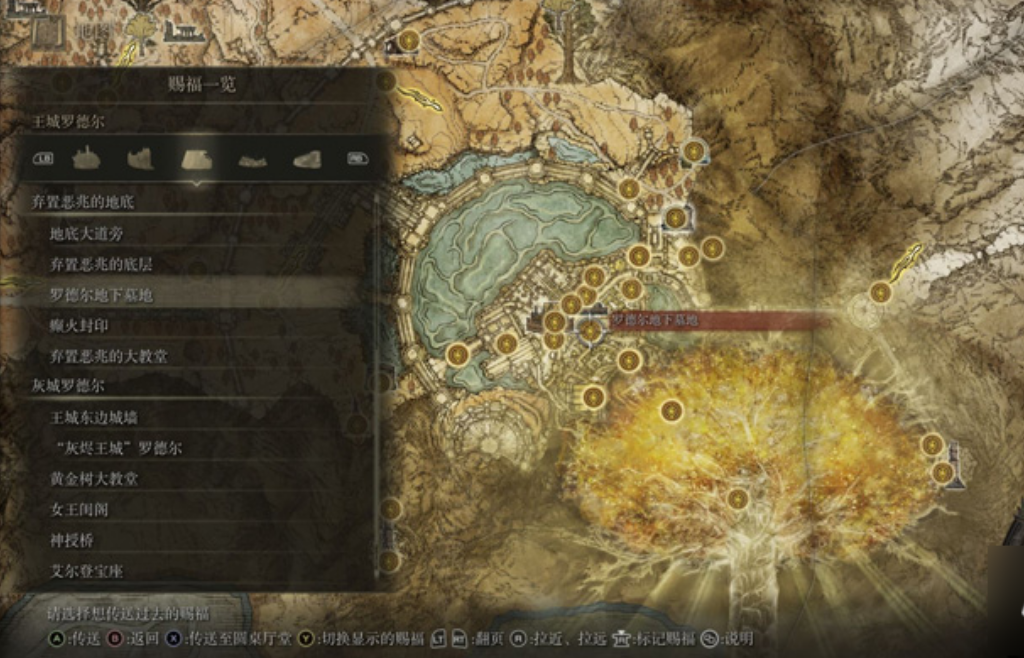Choose 神授桥 from the grace list
The image size is (1024, 658).
(x=72, y=540)
